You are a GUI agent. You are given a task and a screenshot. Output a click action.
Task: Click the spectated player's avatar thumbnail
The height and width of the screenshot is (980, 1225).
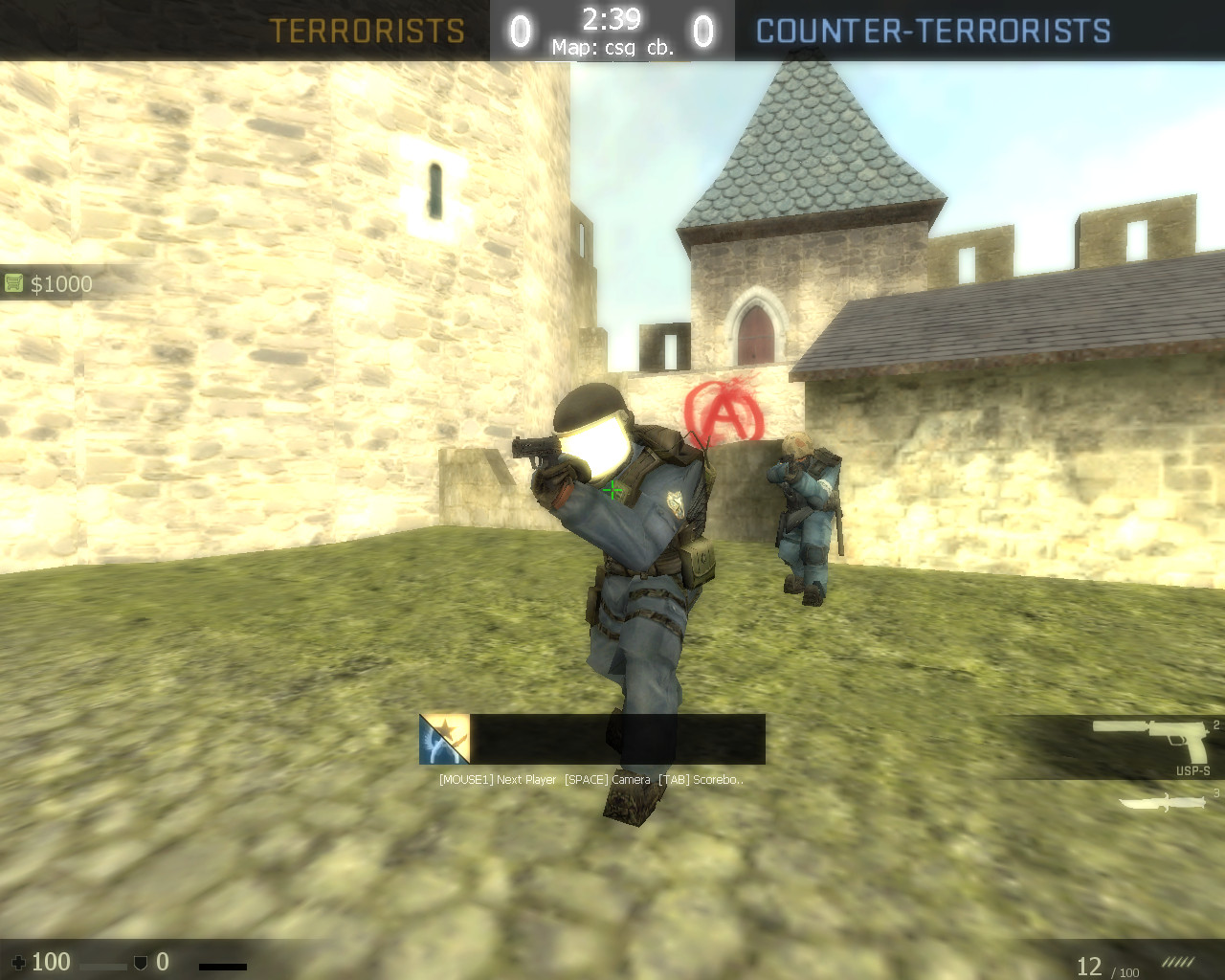click(443, 739)
